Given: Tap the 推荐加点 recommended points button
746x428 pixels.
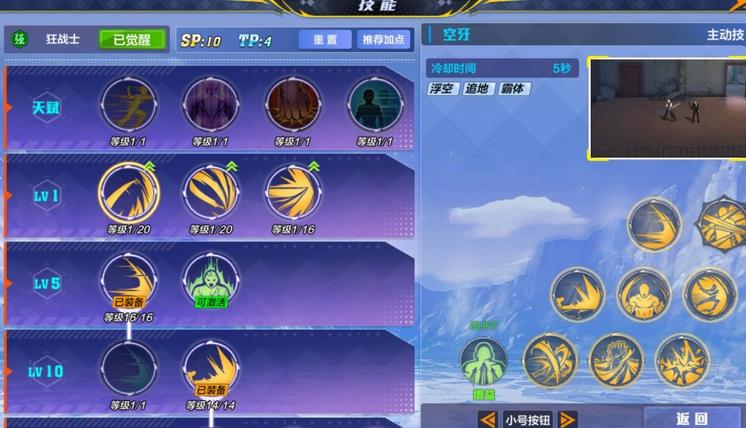Looking at the screenshot, I should click(x=384, y=40).
